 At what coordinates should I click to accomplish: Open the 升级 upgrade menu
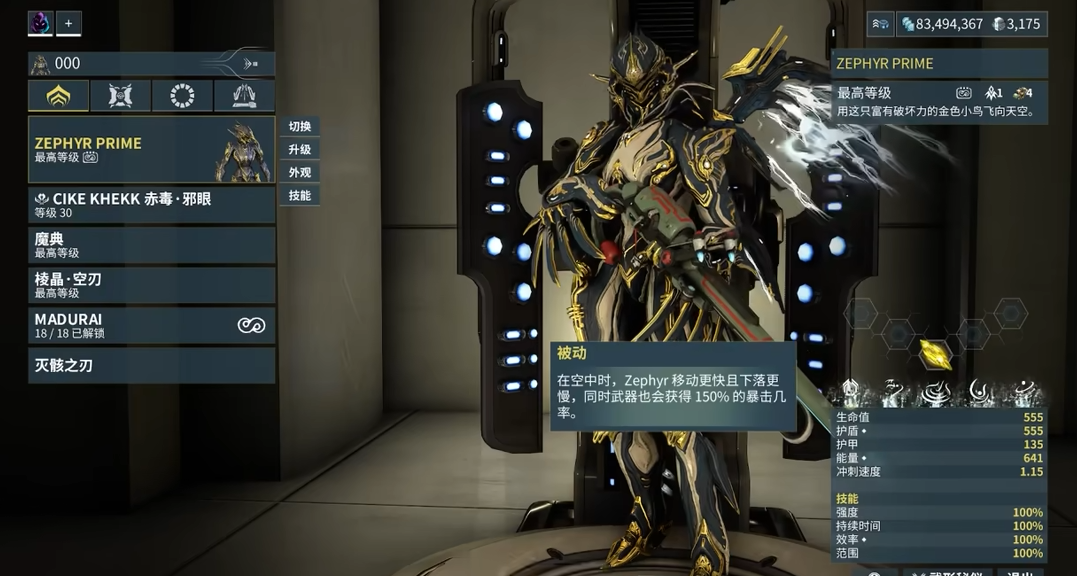(299, 150)
